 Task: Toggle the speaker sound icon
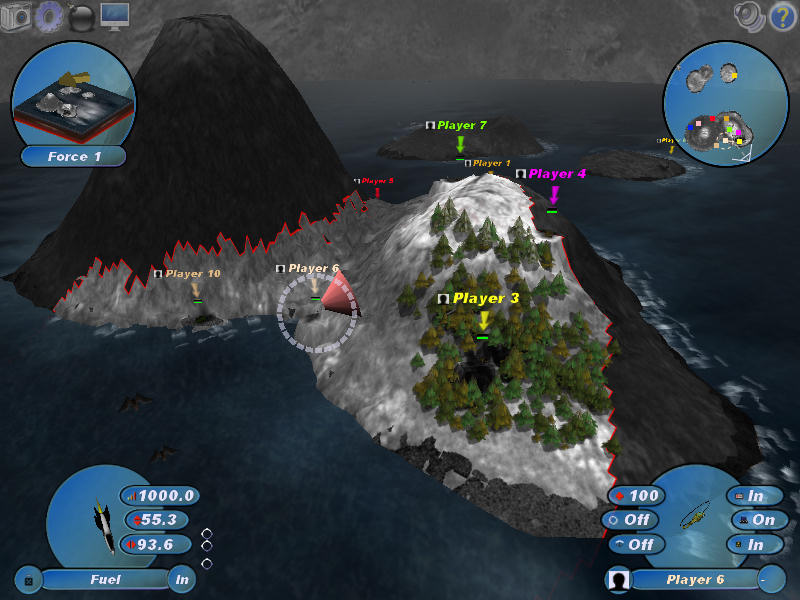point(748,15)
